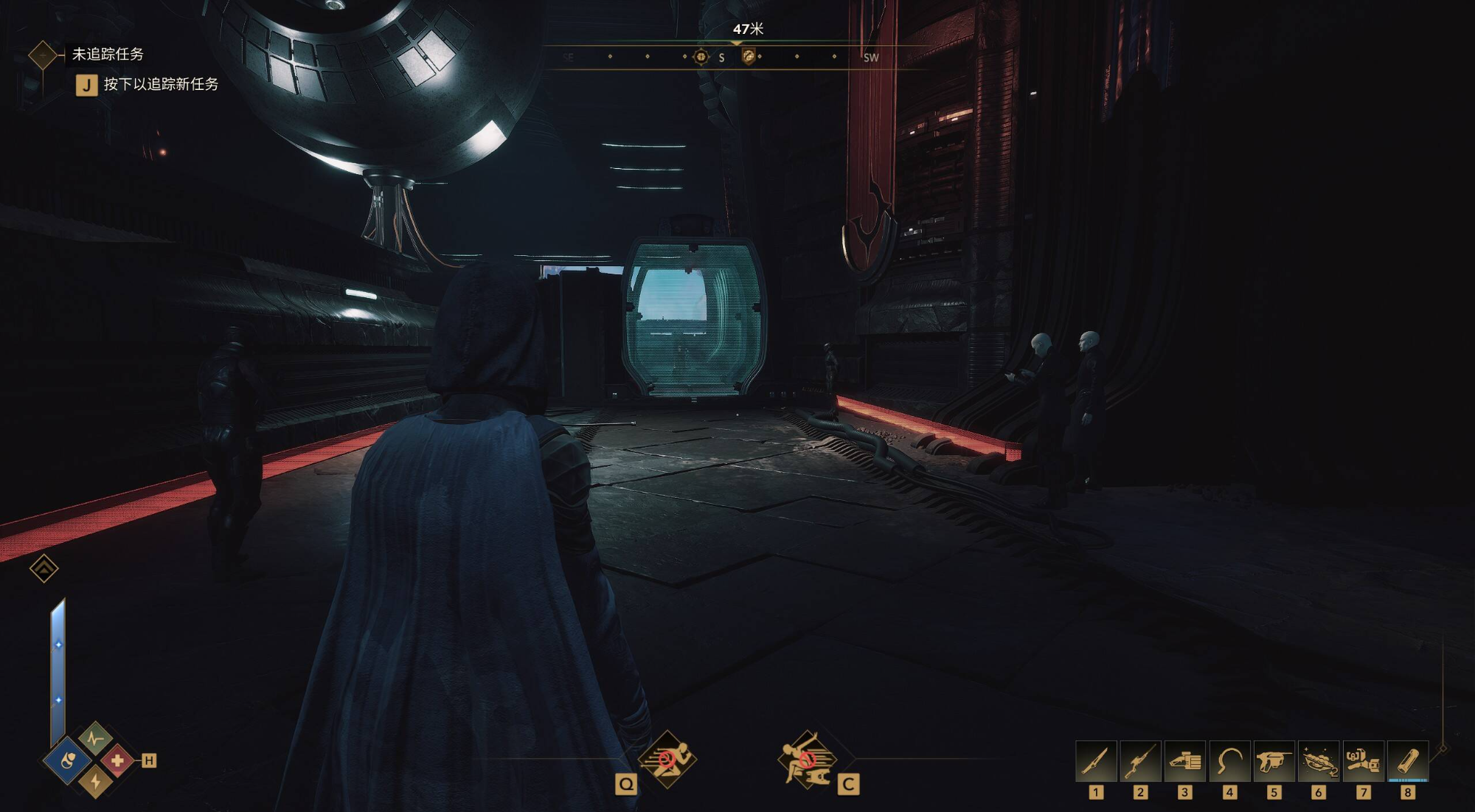This screenshot has height=812, width=1475.
Task: Pick the cylinder item in hotbar slot 8
Action: coord(1408,761)
